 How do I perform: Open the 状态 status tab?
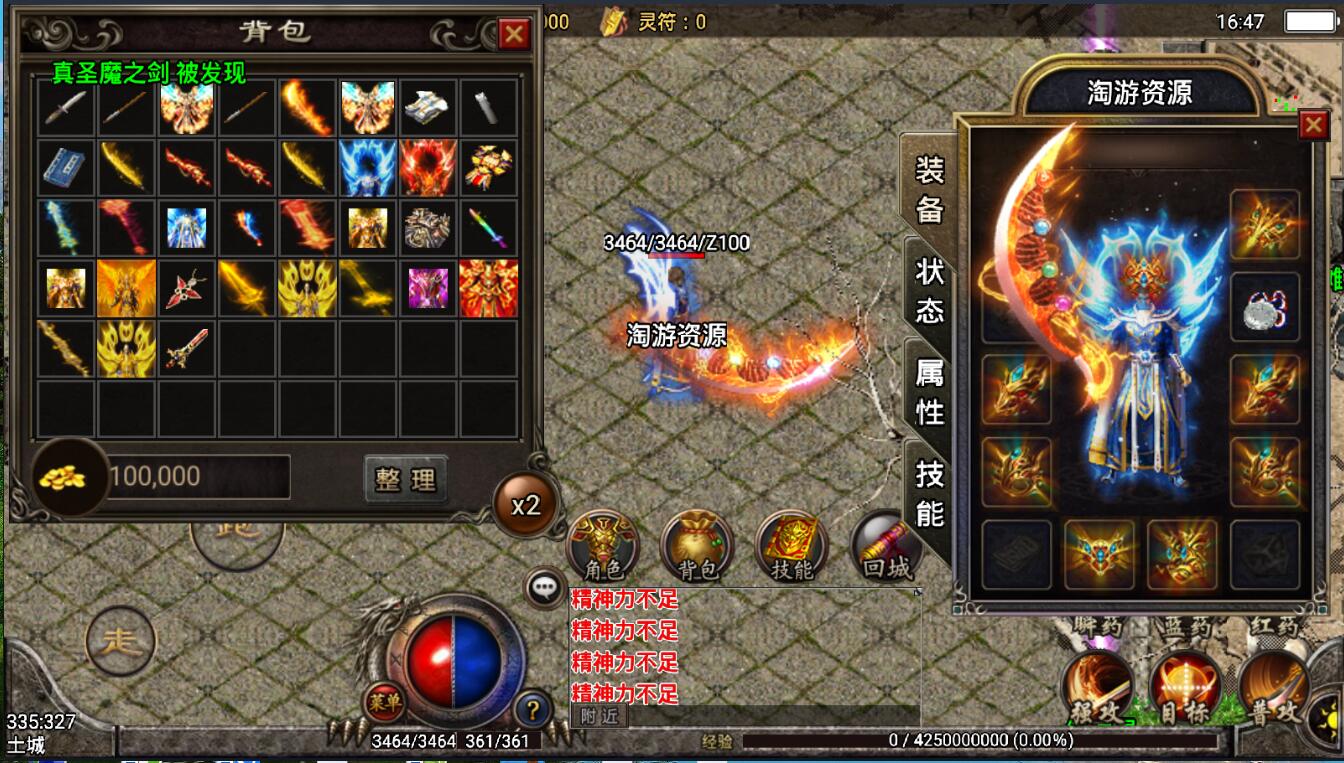tap(929, 290)
